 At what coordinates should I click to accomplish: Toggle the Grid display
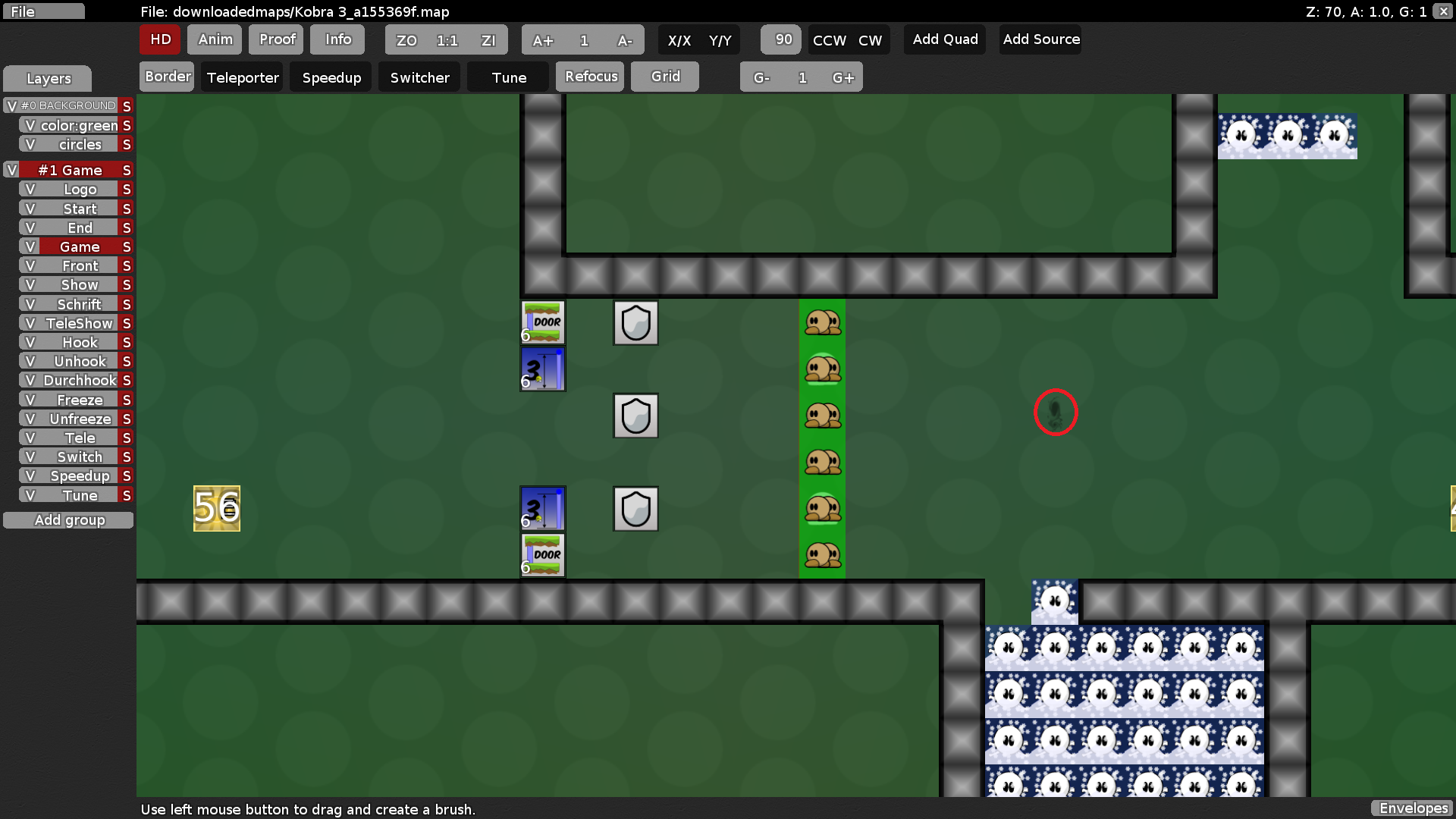click(664, 76)
